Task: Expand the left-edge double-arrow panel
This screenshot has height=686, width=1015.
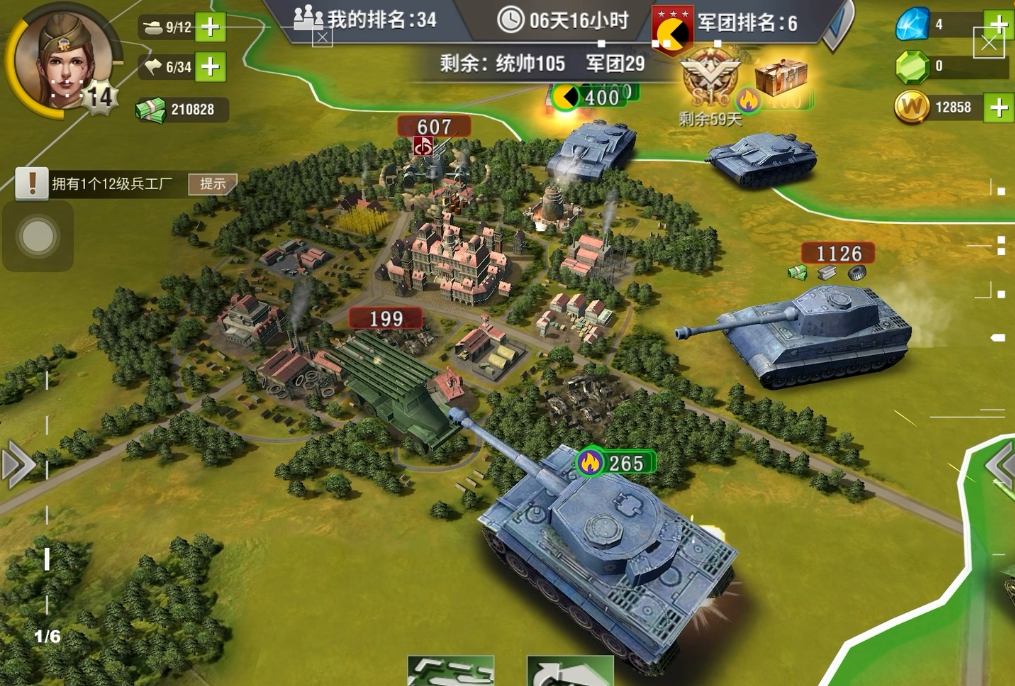Action: tap(17, 465)
